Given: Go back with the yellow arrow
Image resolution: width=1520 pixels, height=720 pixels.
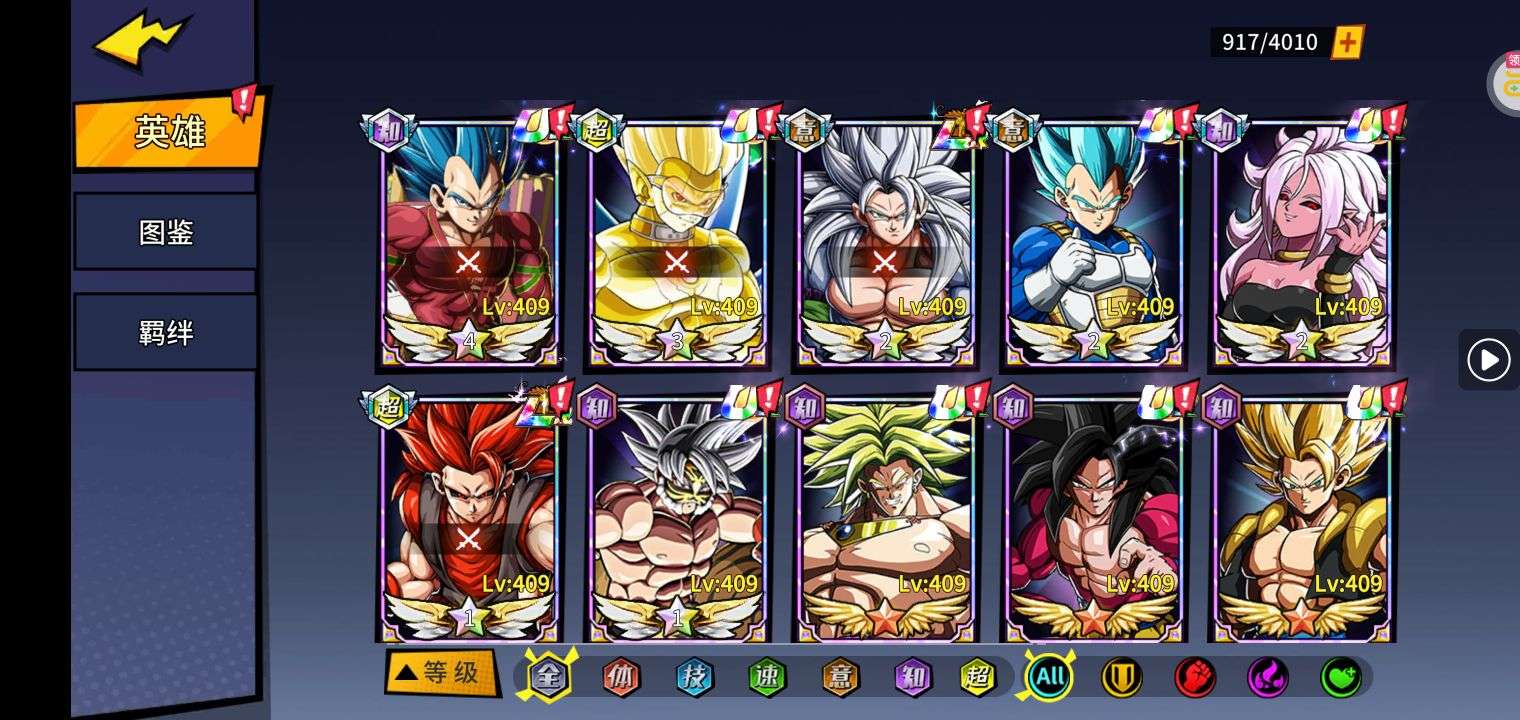Looking at the screenshot, I should (x=140, y=42).
